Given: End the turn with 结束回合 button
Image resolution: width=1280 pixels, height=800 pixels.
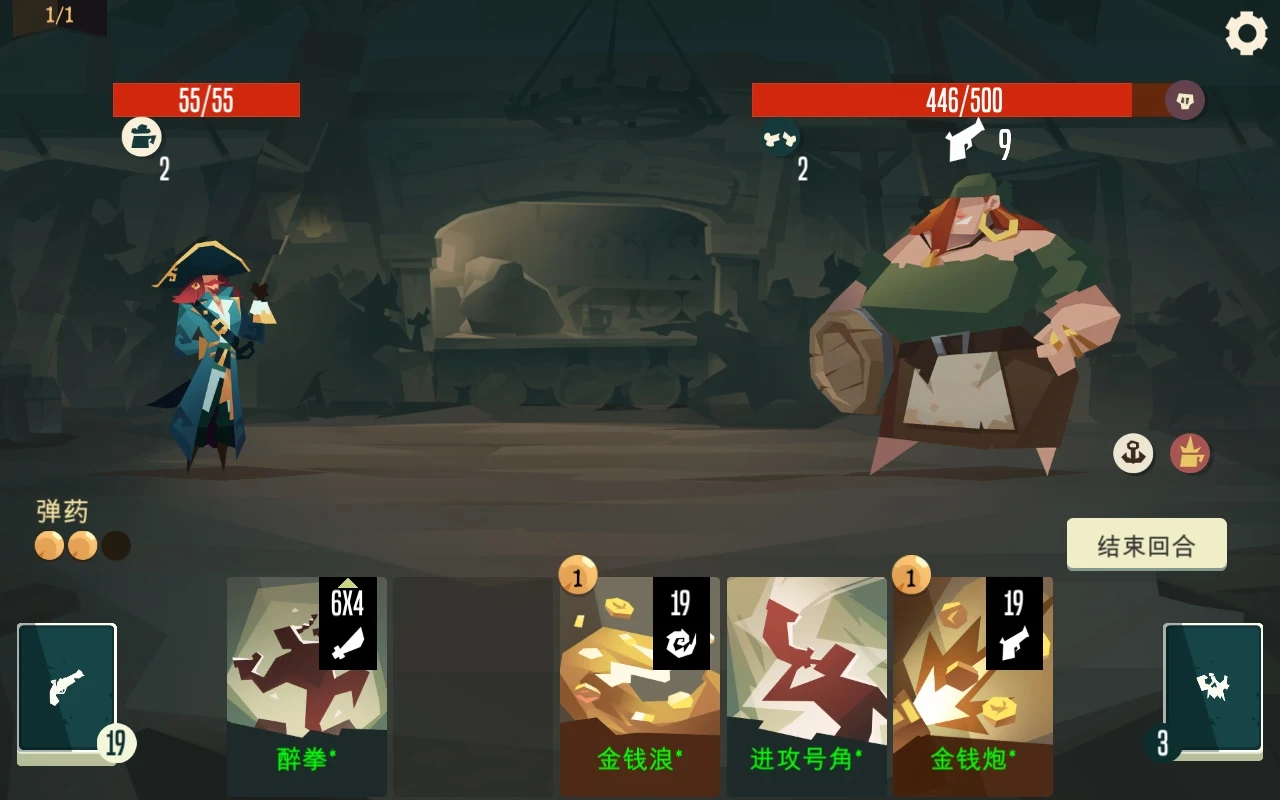Looking at the screenshot, I should [1146, 545].
